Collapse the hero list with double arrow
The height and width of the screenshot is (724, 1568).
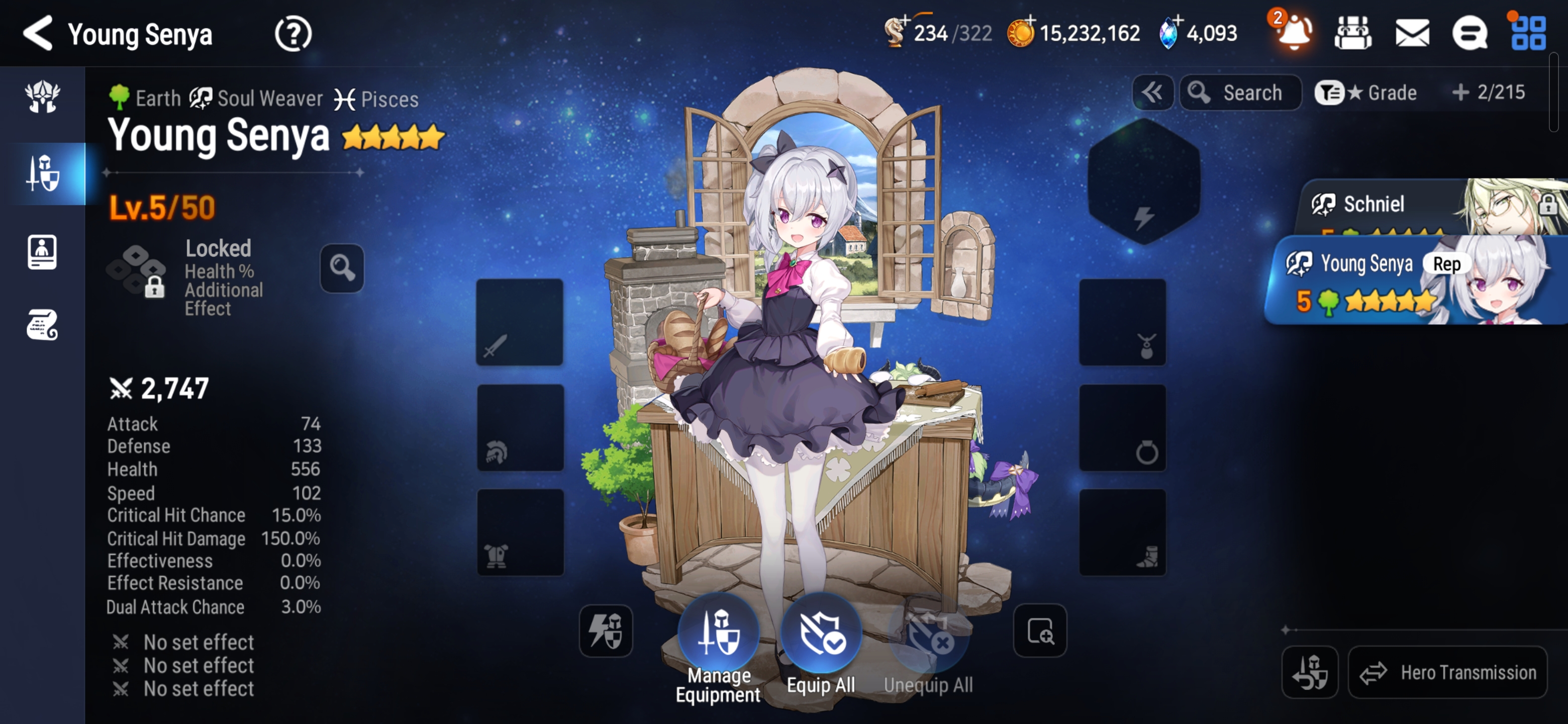[1152, 93]
